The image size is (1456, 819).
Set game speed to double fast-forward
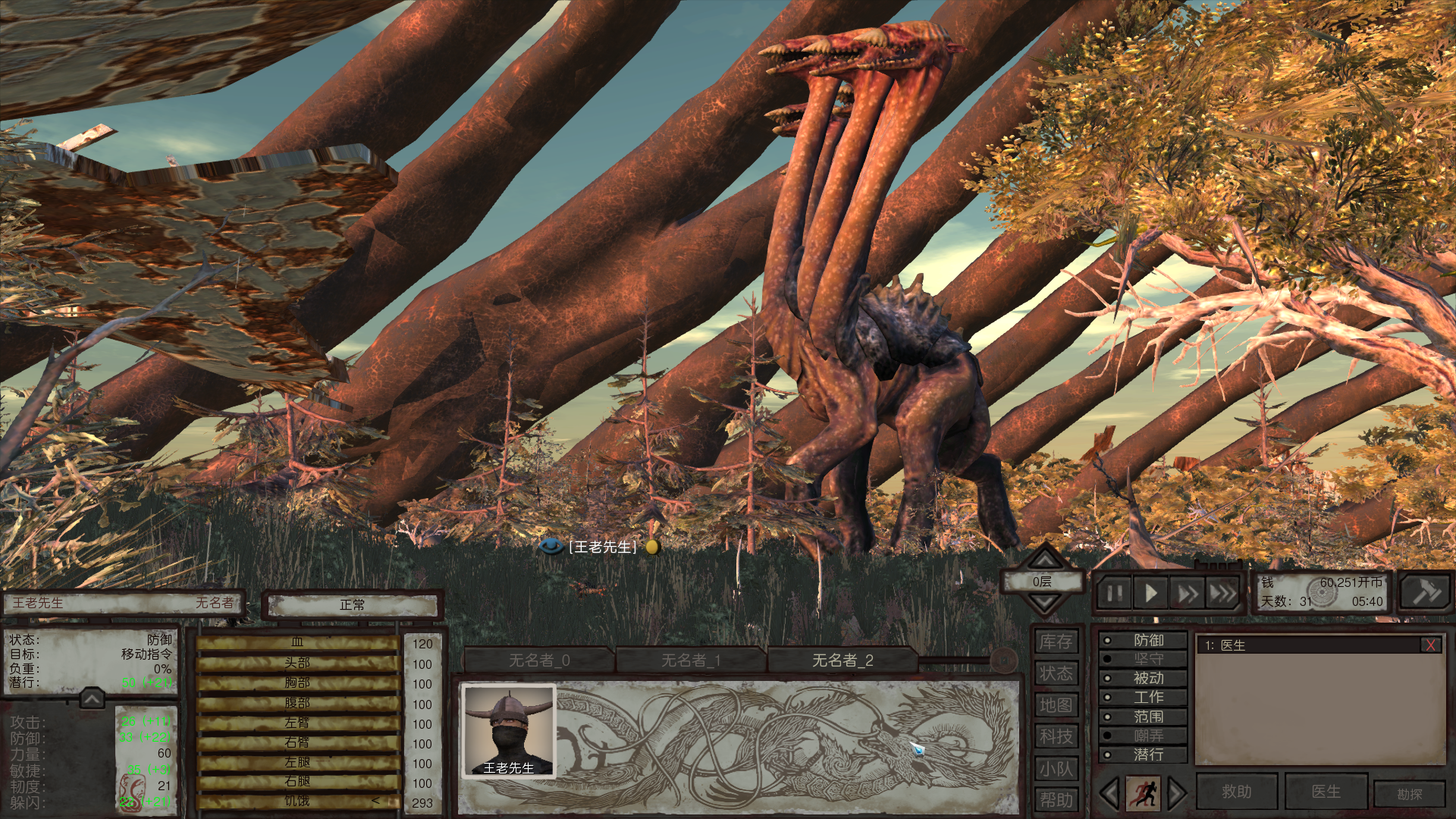point(1187,593)
